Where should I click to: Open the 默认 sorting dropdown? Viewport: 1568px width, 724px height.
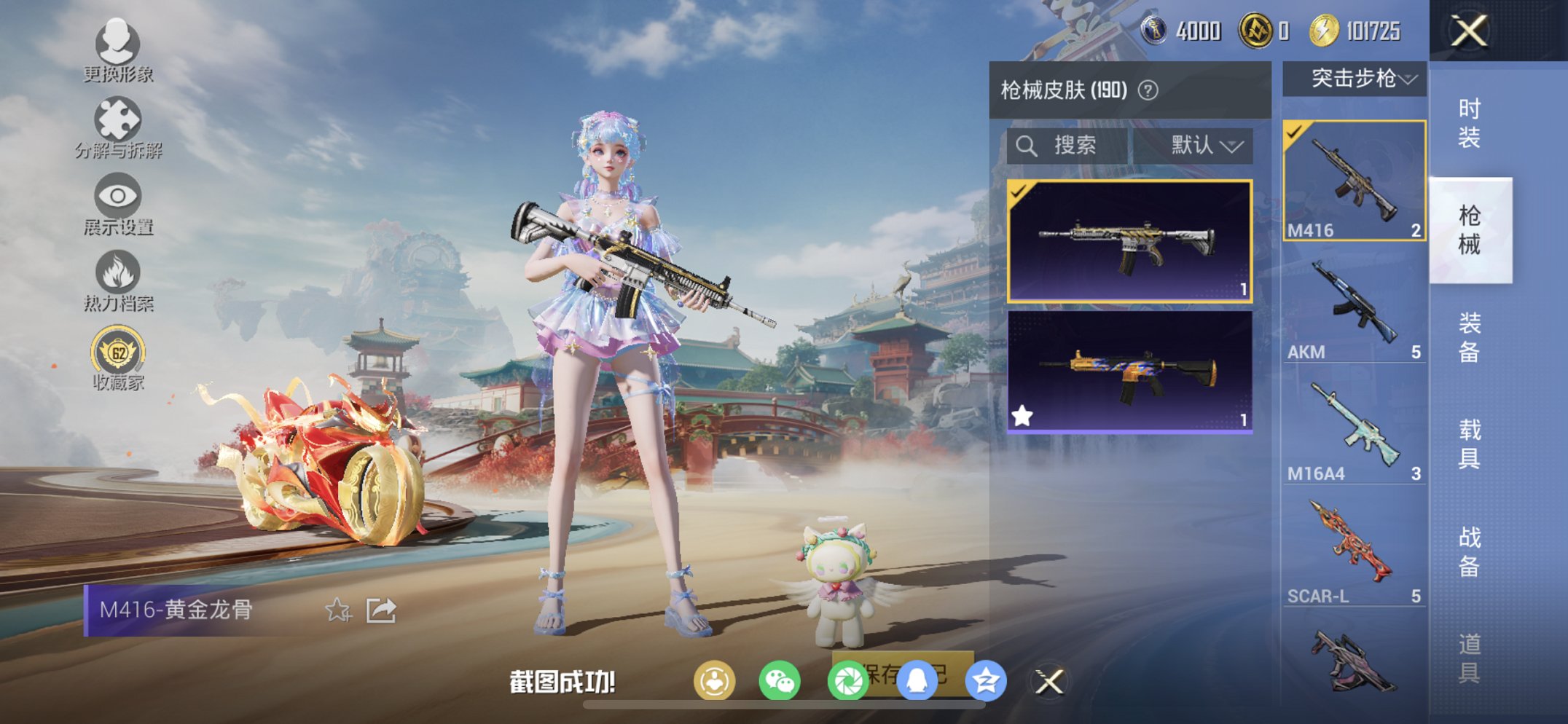pyautogui.click(x=1202, y=146)
